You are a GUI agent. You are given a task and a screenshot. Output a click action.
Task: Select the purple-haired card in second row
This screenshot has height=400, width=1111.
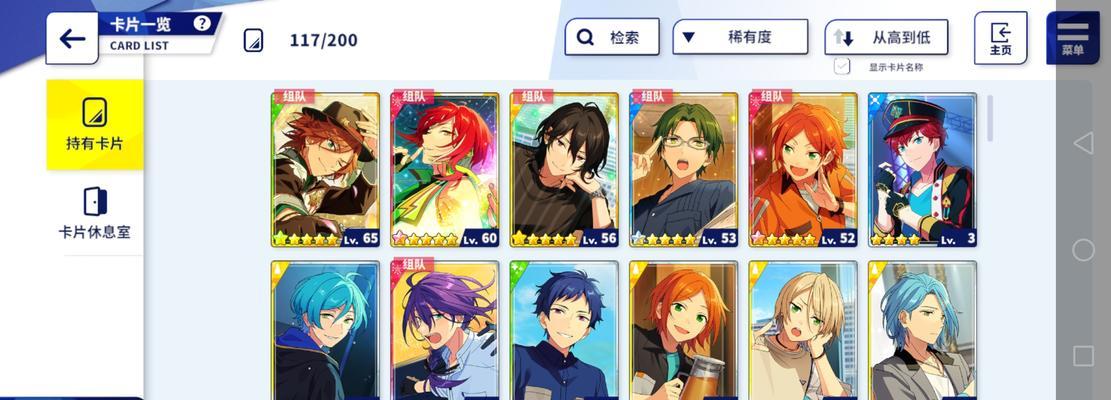pos(445,330)
